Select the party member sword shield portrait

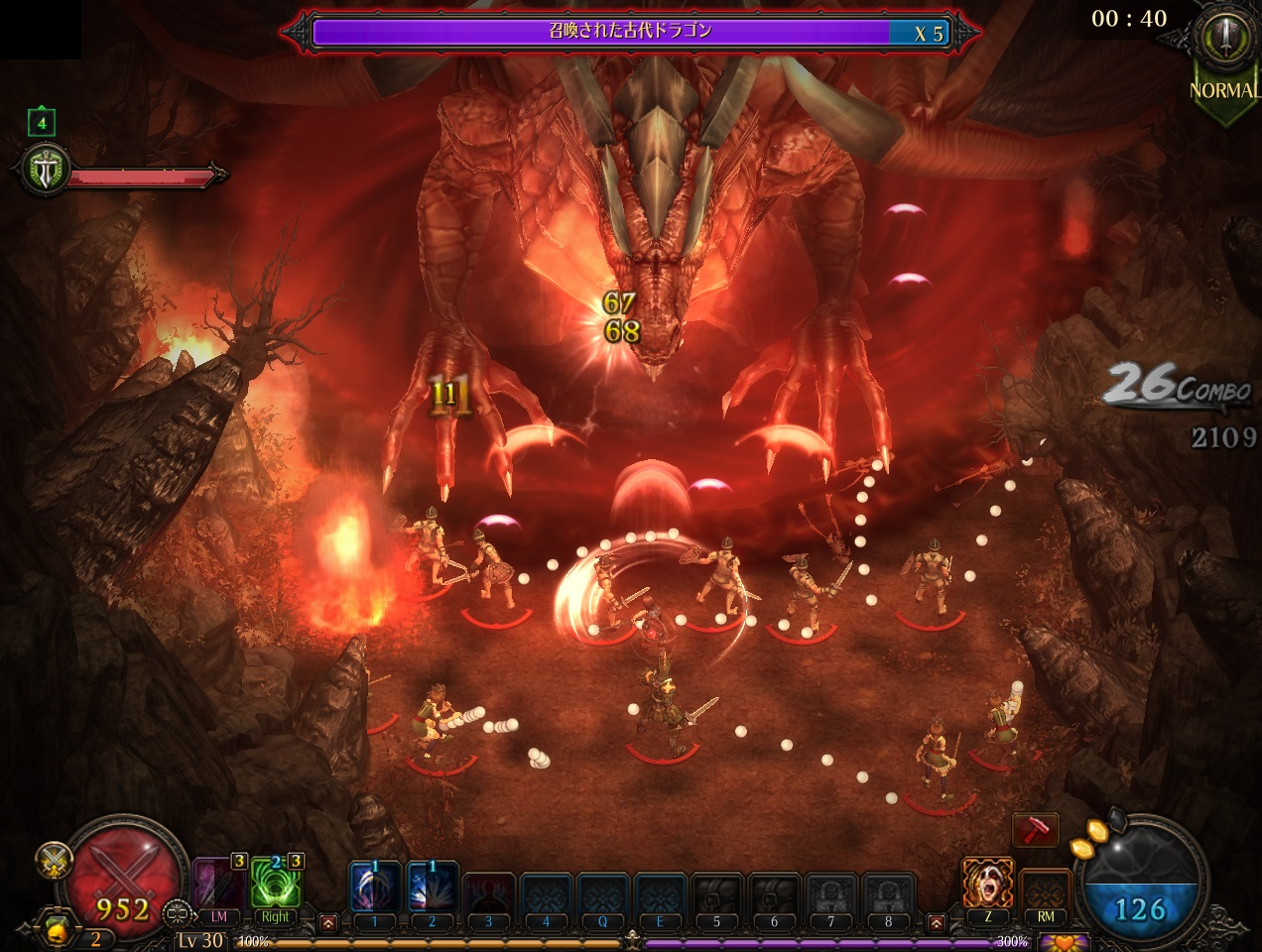(x=46, y=173)
